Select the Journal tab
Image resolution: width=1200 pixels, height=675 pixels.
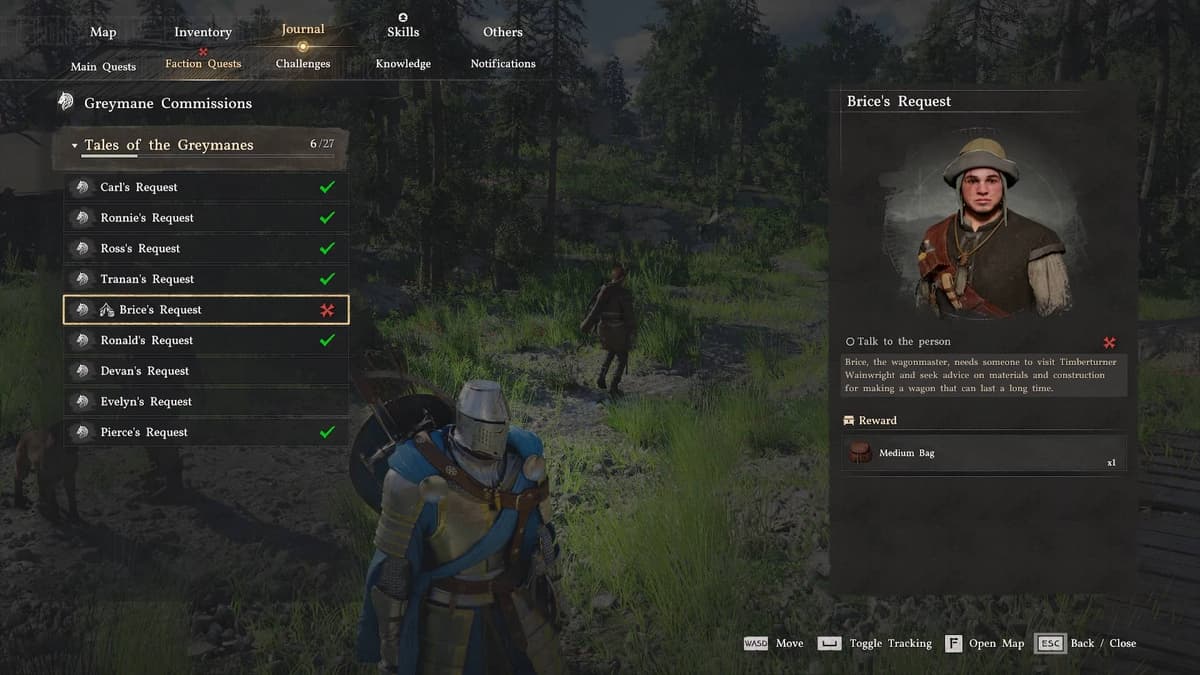(303, 30)
